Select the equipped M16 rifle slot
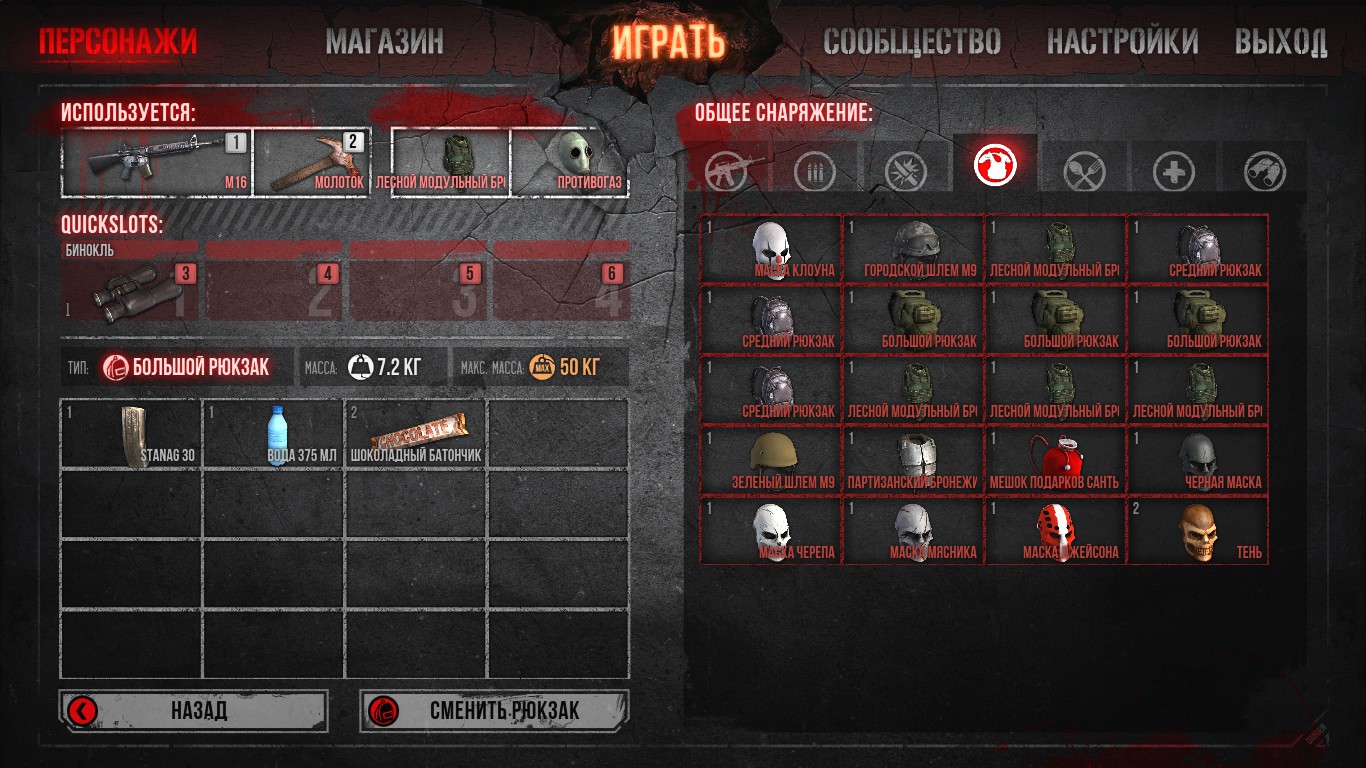This screenshot has height=768, width=1366. click(x=157, y=162)
